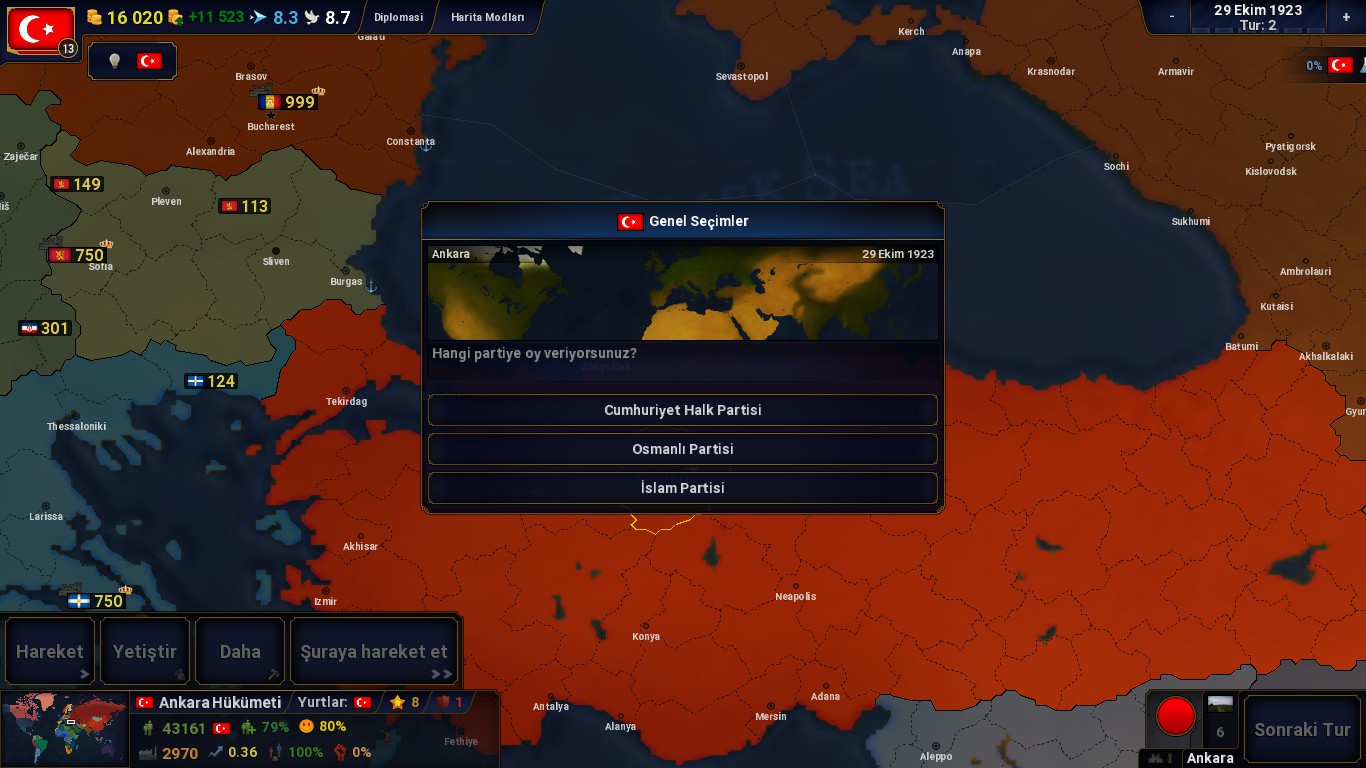Open the date and turn panel

(1257, 17)
